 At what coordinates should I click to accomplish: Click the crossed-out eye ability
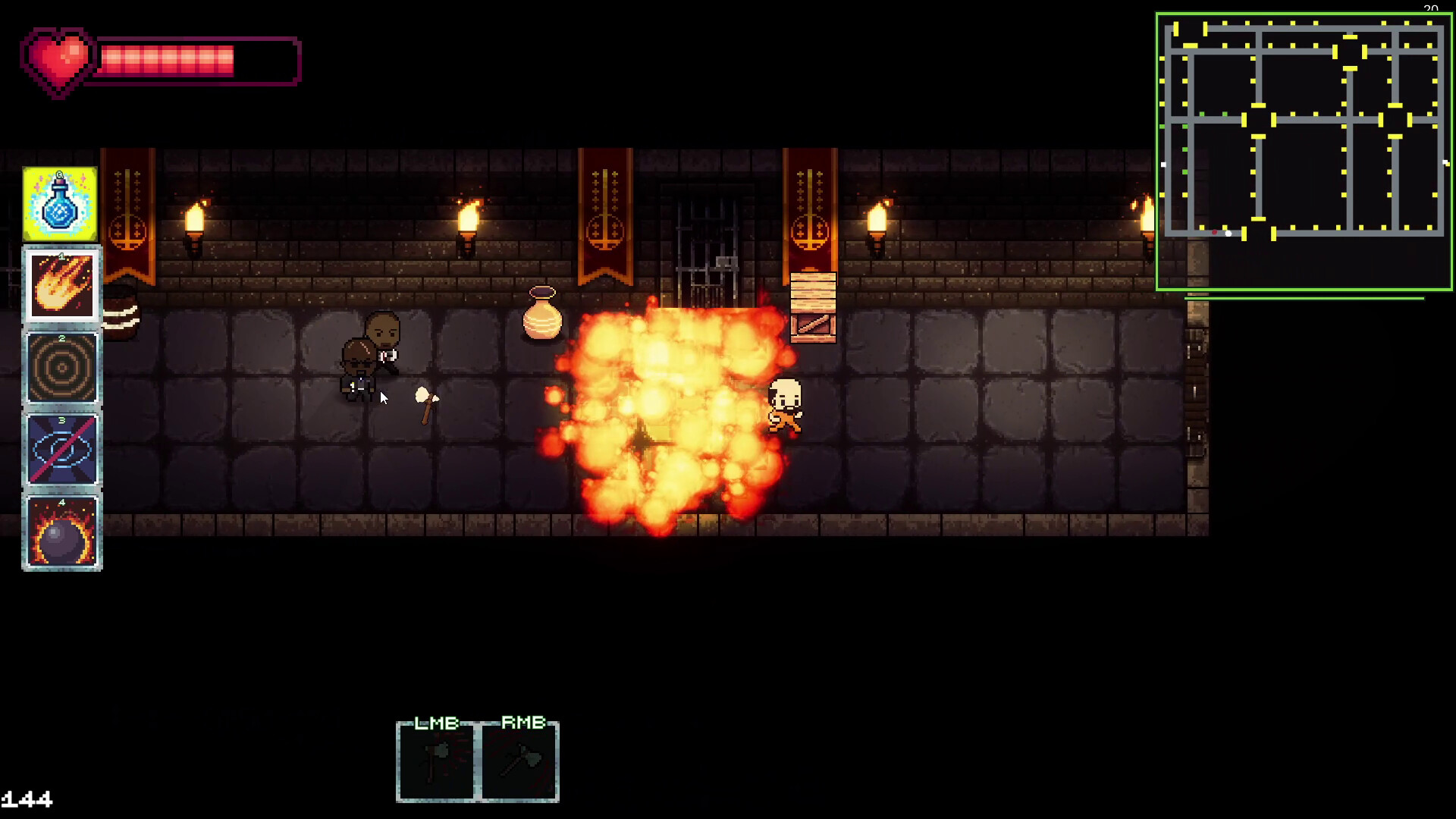coord(61,450)
